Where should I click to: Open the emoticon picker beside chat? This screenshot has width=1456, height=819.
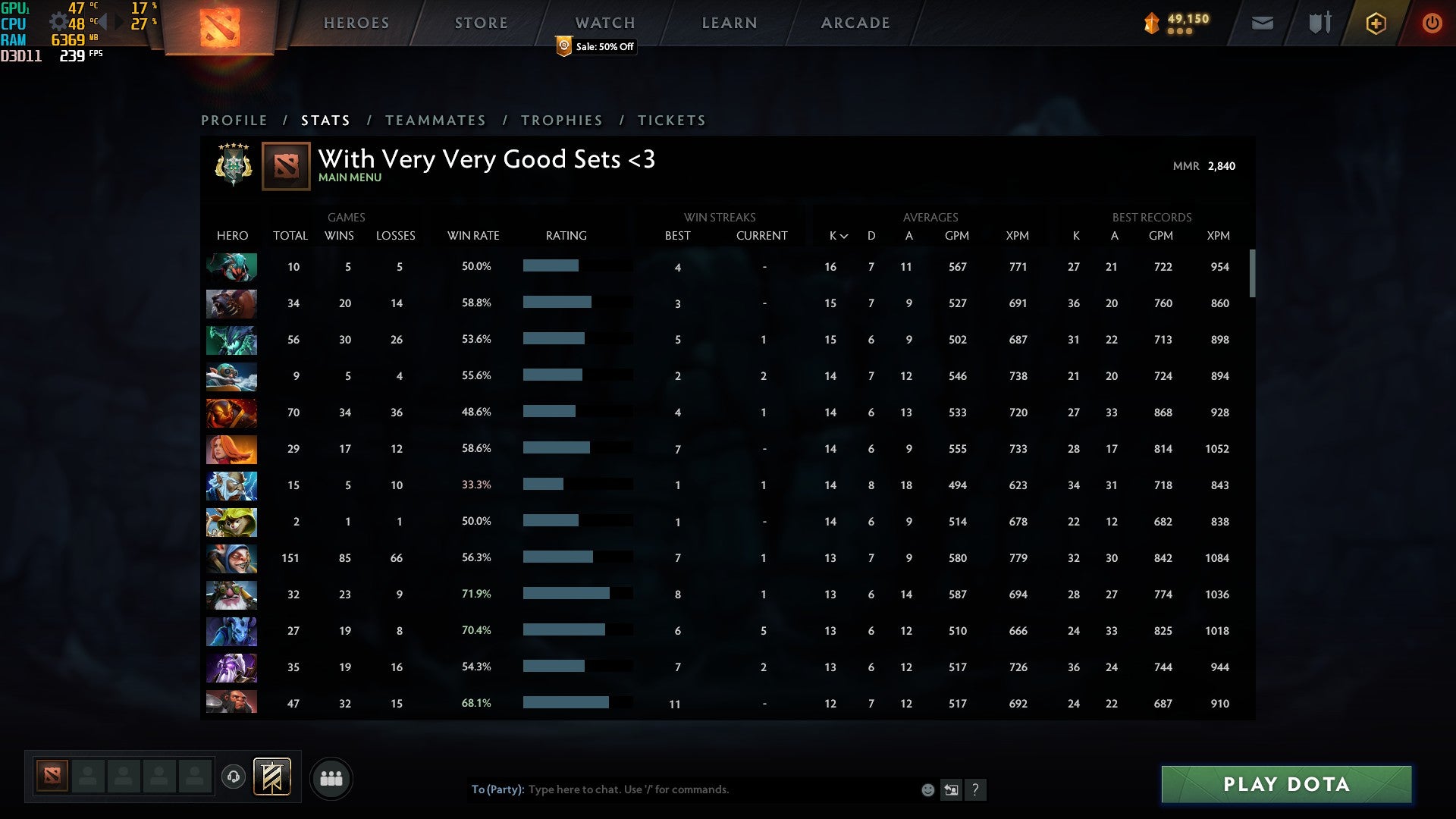point(927,789)
